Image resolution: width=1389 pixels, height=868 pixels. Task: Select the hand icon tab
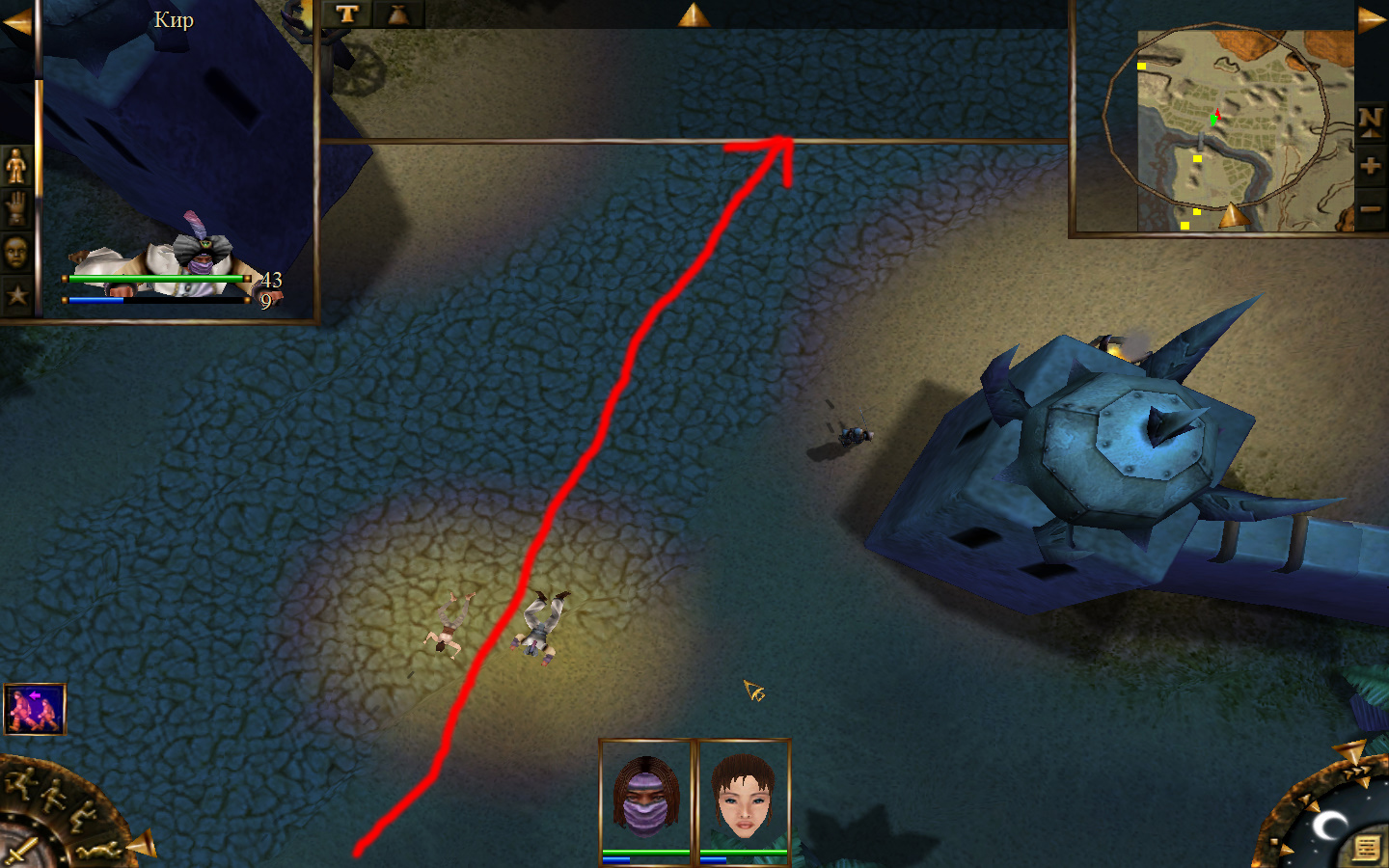(x=16, y=208)
